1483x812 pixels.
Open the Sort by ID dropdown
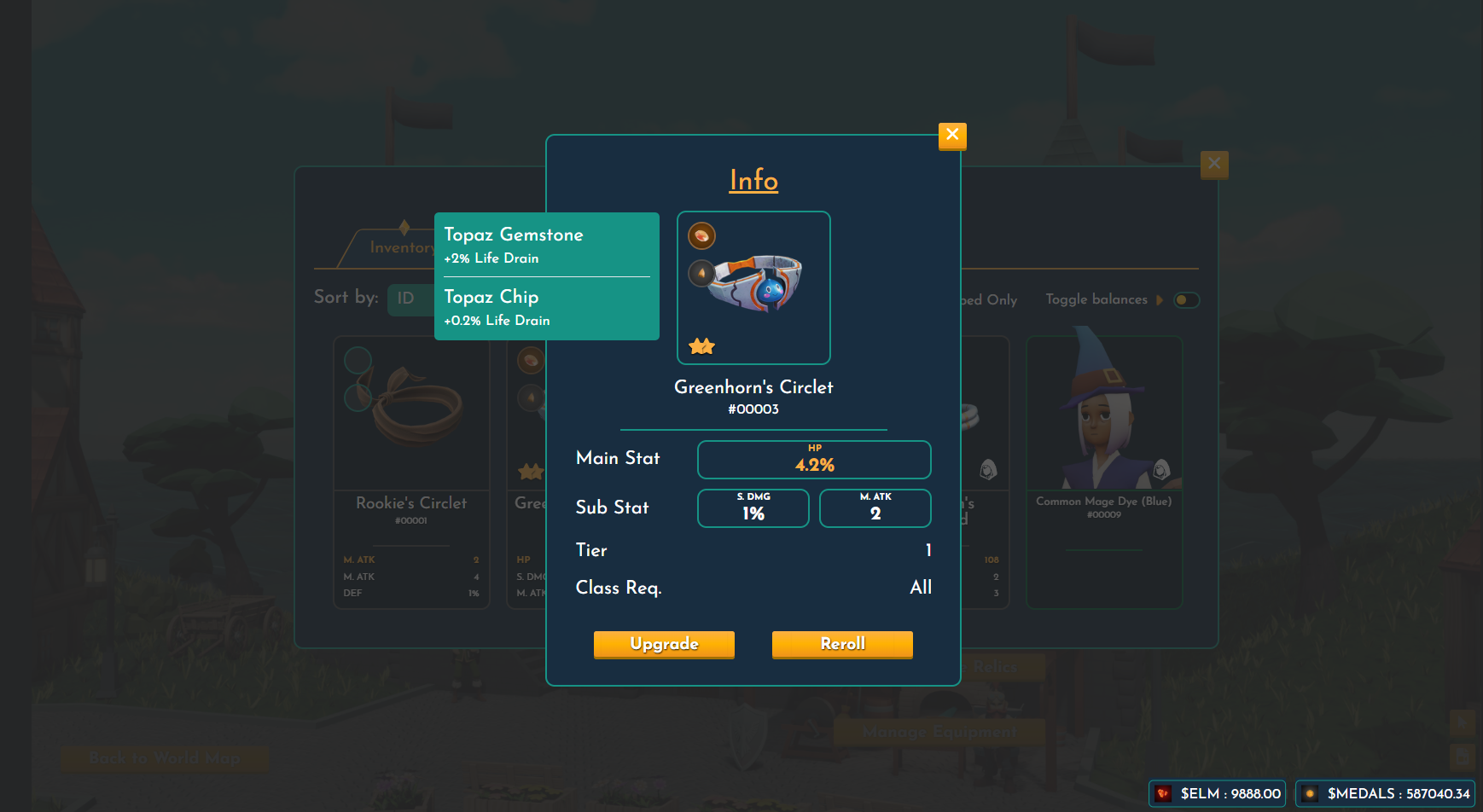click(408, 299)
